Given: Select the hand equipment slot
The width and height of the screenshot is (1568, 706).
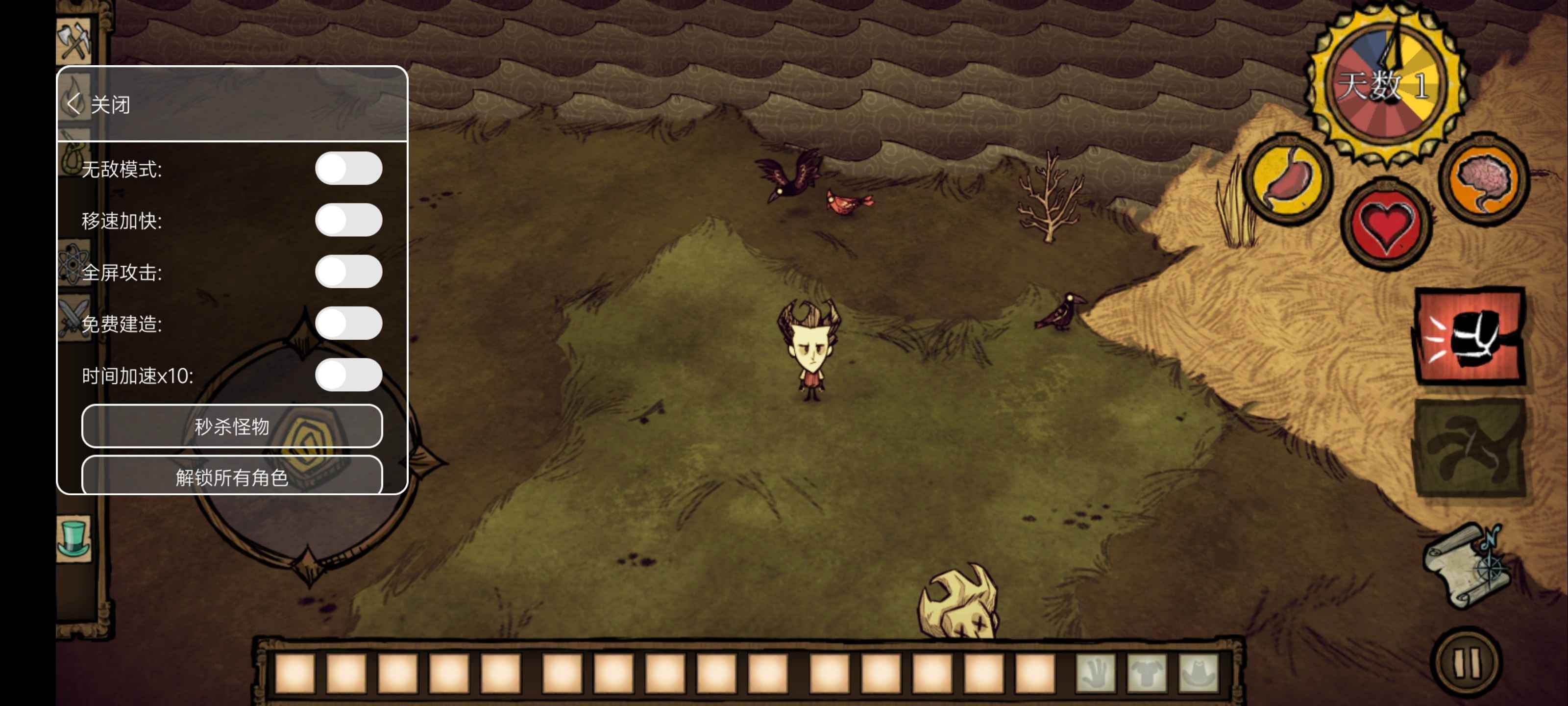Looking at the screenshot, I should tap(1095, 673).
